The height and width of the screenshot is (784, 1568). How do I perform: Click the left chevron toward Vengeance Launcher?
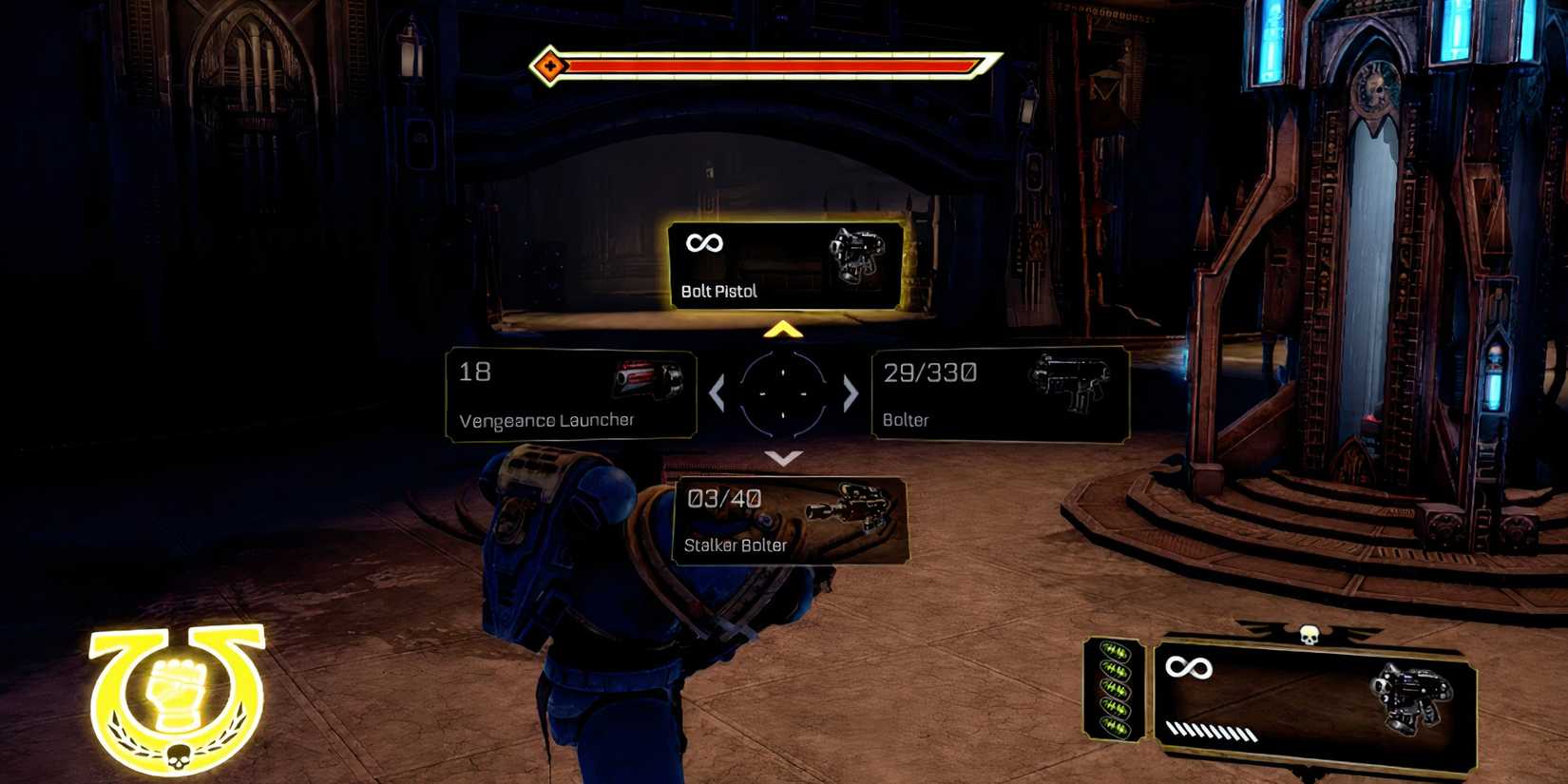coord(718,394)
